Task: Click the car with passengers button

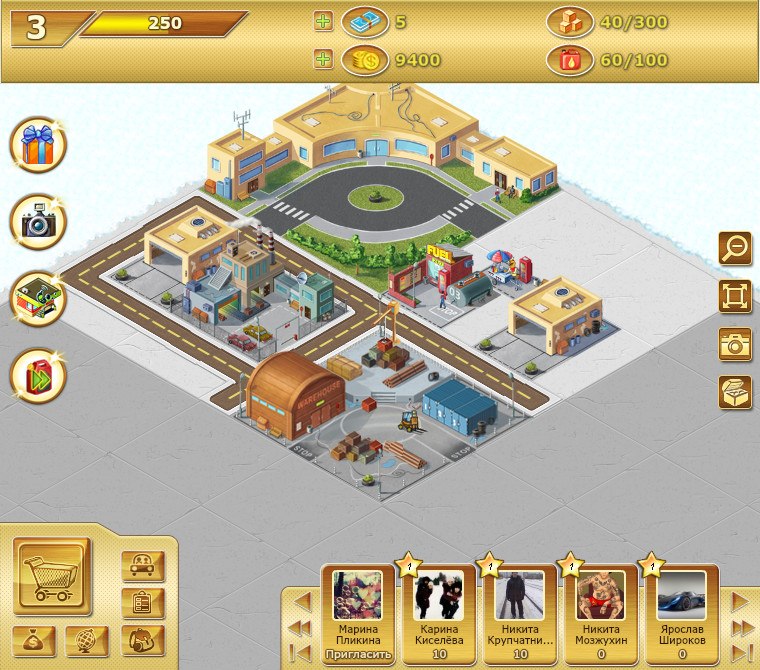Action: pos(142,566)
